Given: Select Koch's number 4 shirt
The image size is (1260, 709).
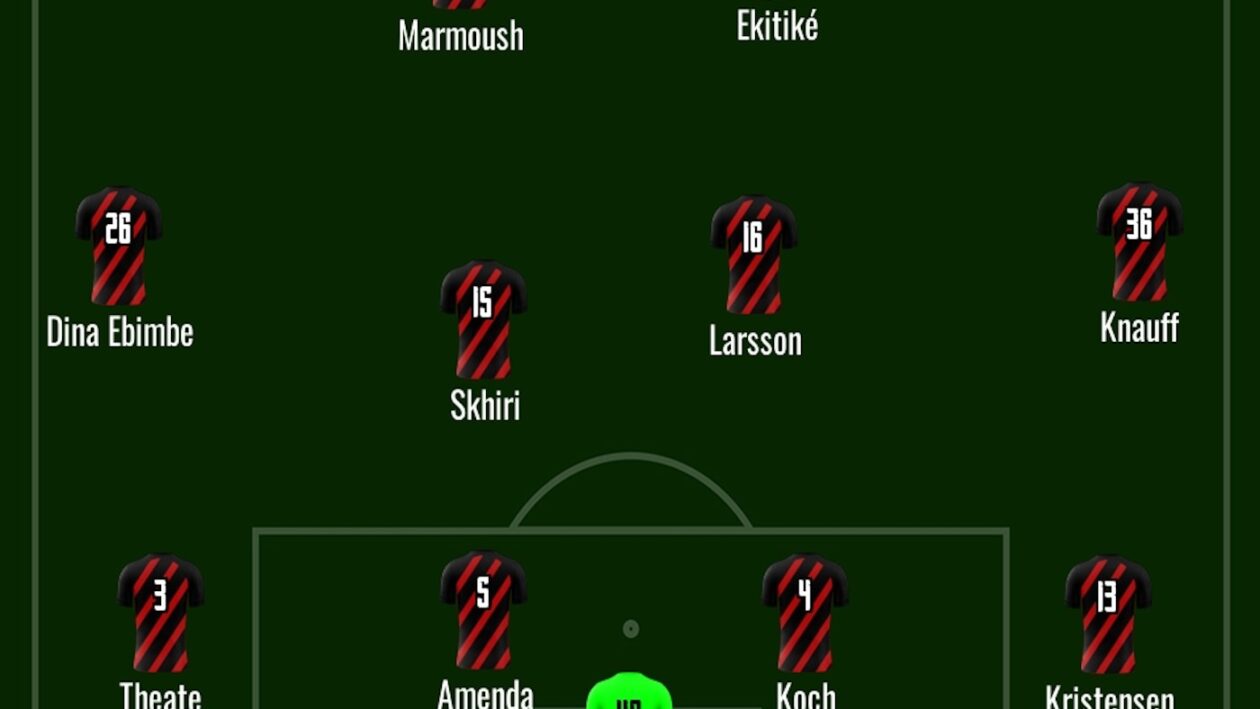Looking at the screenshot, I should pos(805,612).
